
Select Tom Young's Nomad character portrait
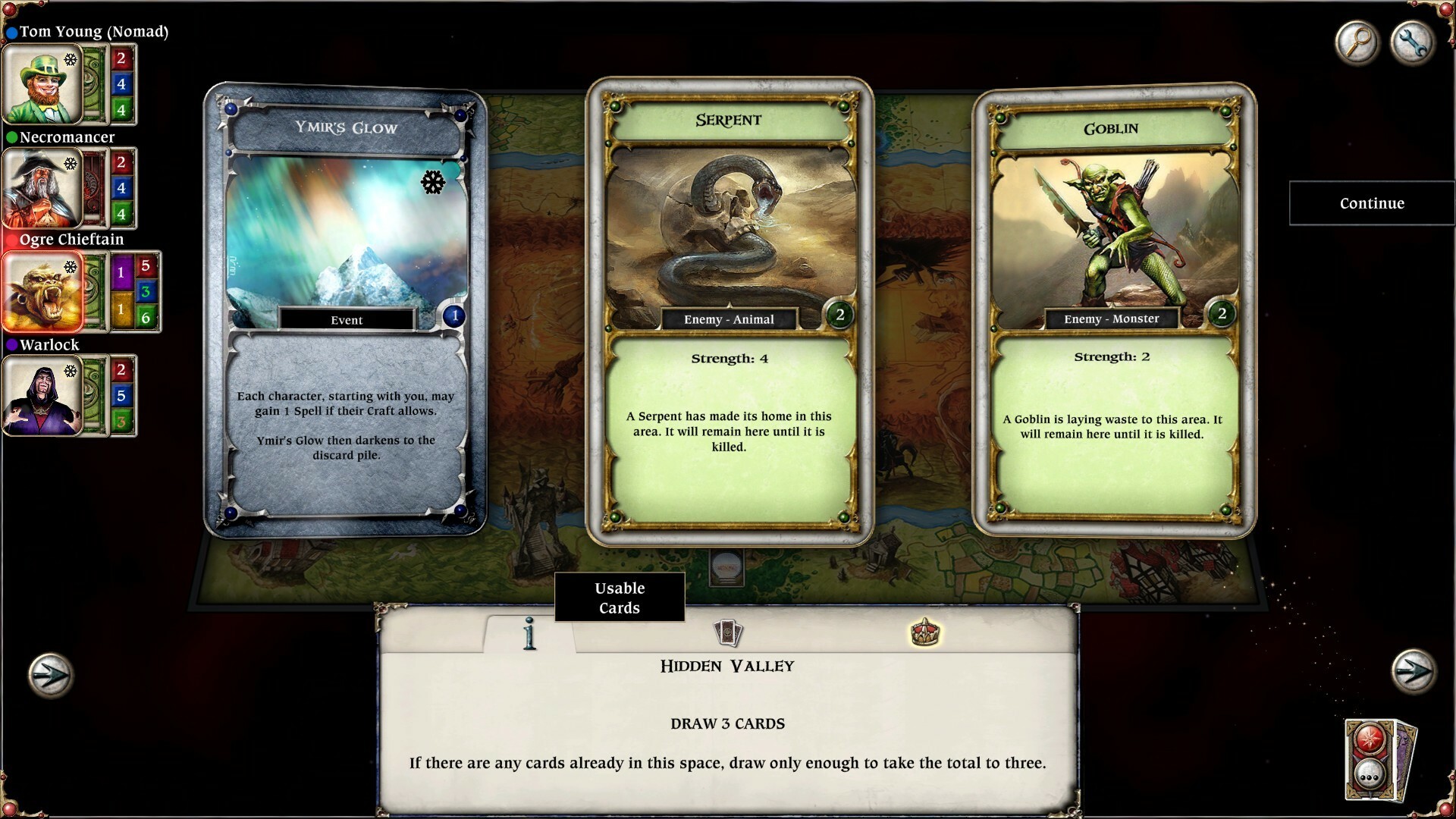[x=43, y=84]
